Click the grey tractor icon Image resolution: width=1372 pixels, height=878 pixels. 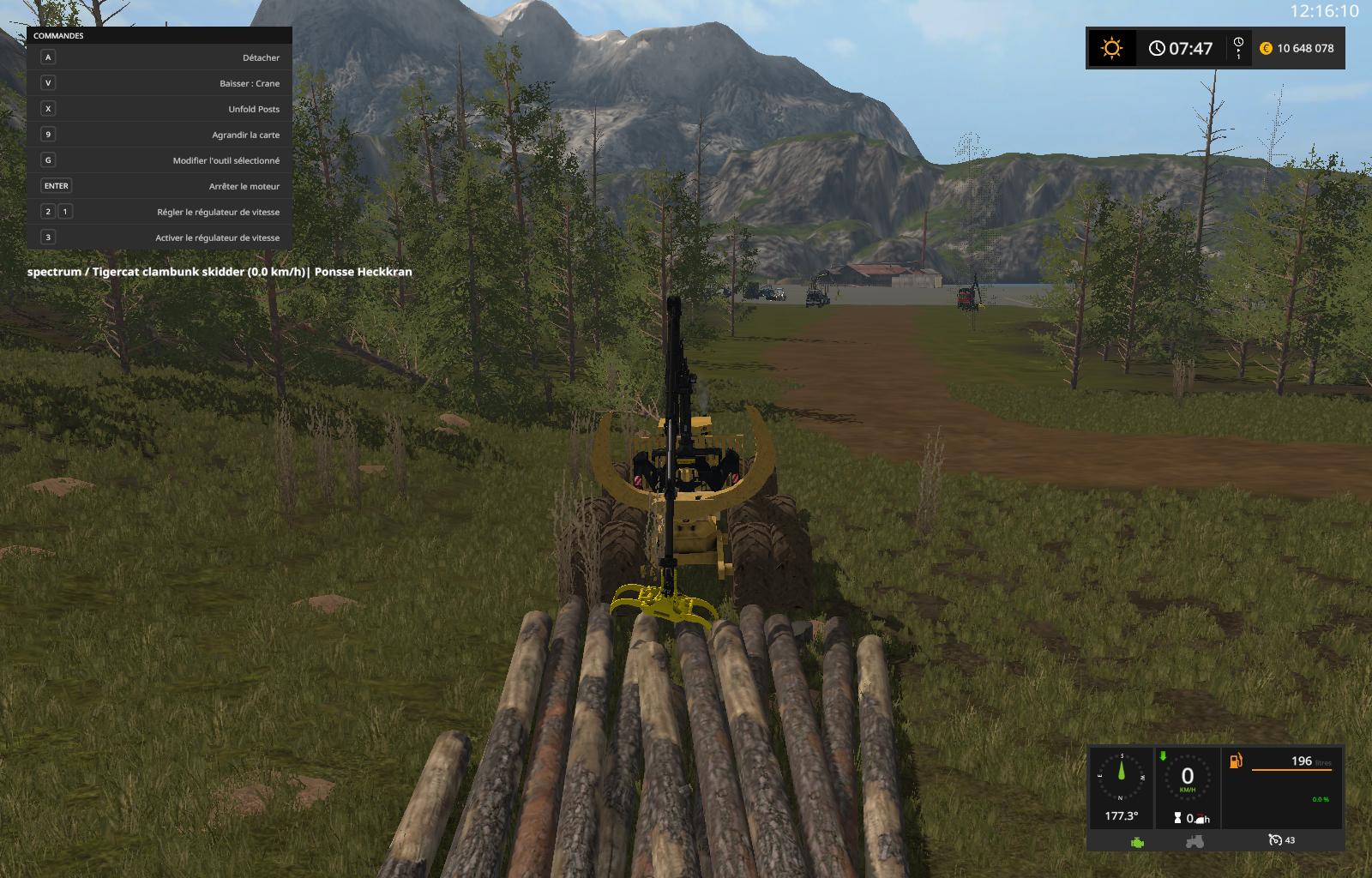(1194, 841)
